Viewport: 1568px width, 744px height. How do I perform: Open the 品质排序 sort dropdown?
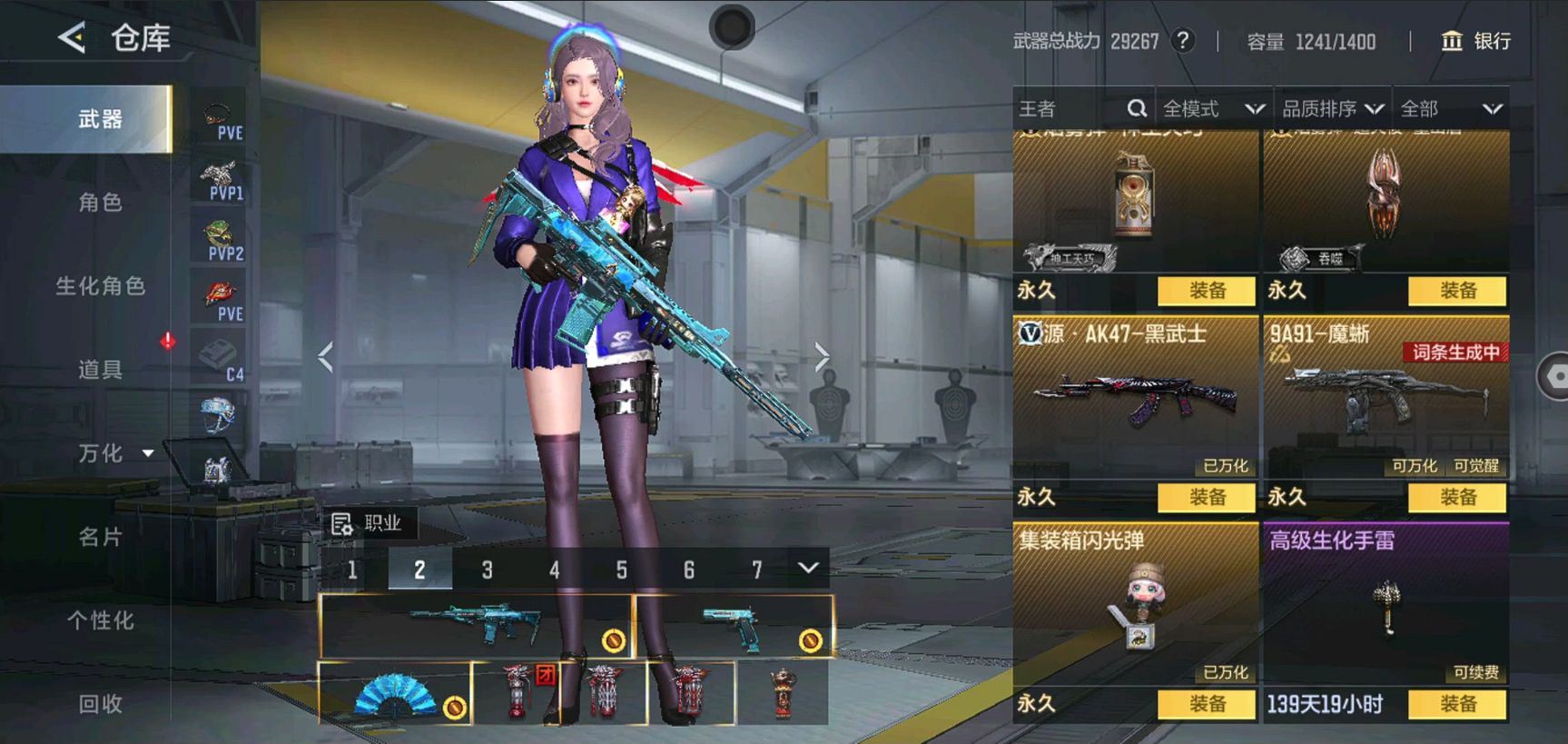1332,109
